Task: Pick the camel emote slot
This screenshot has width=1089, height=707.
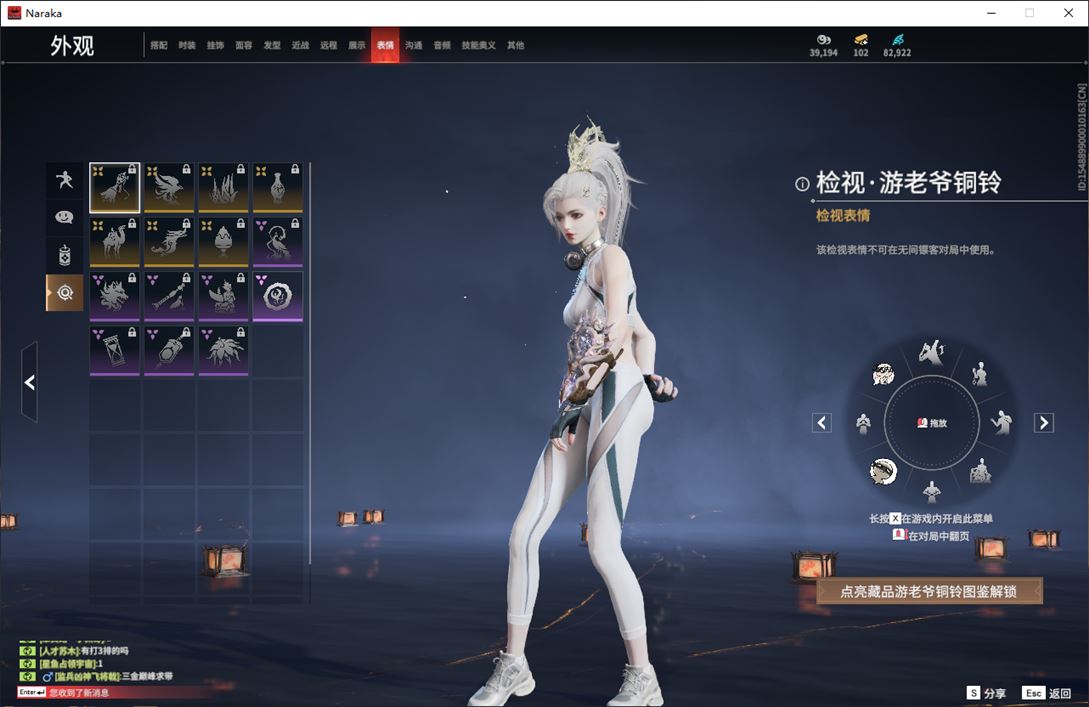Action: pos(115,242)
